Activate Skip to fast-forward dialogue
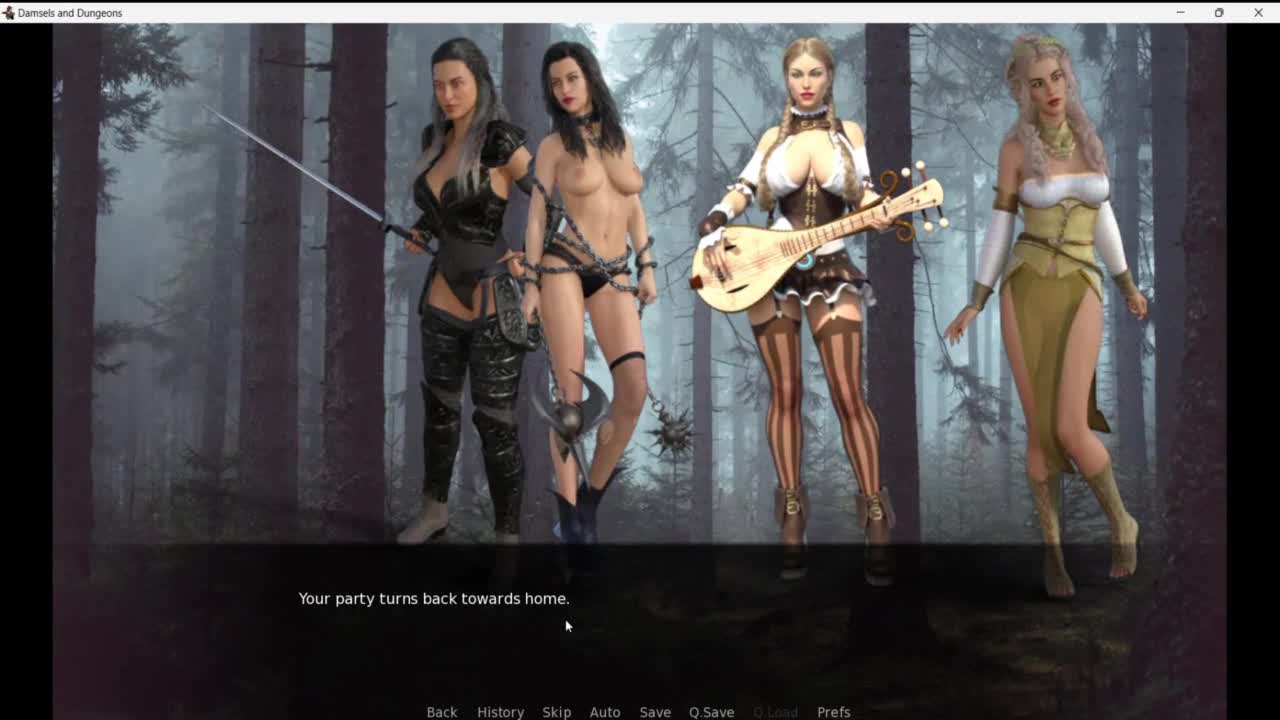The width and height of the screenshot is (1280, 720). pyautogui.click(x=556, y=712)
